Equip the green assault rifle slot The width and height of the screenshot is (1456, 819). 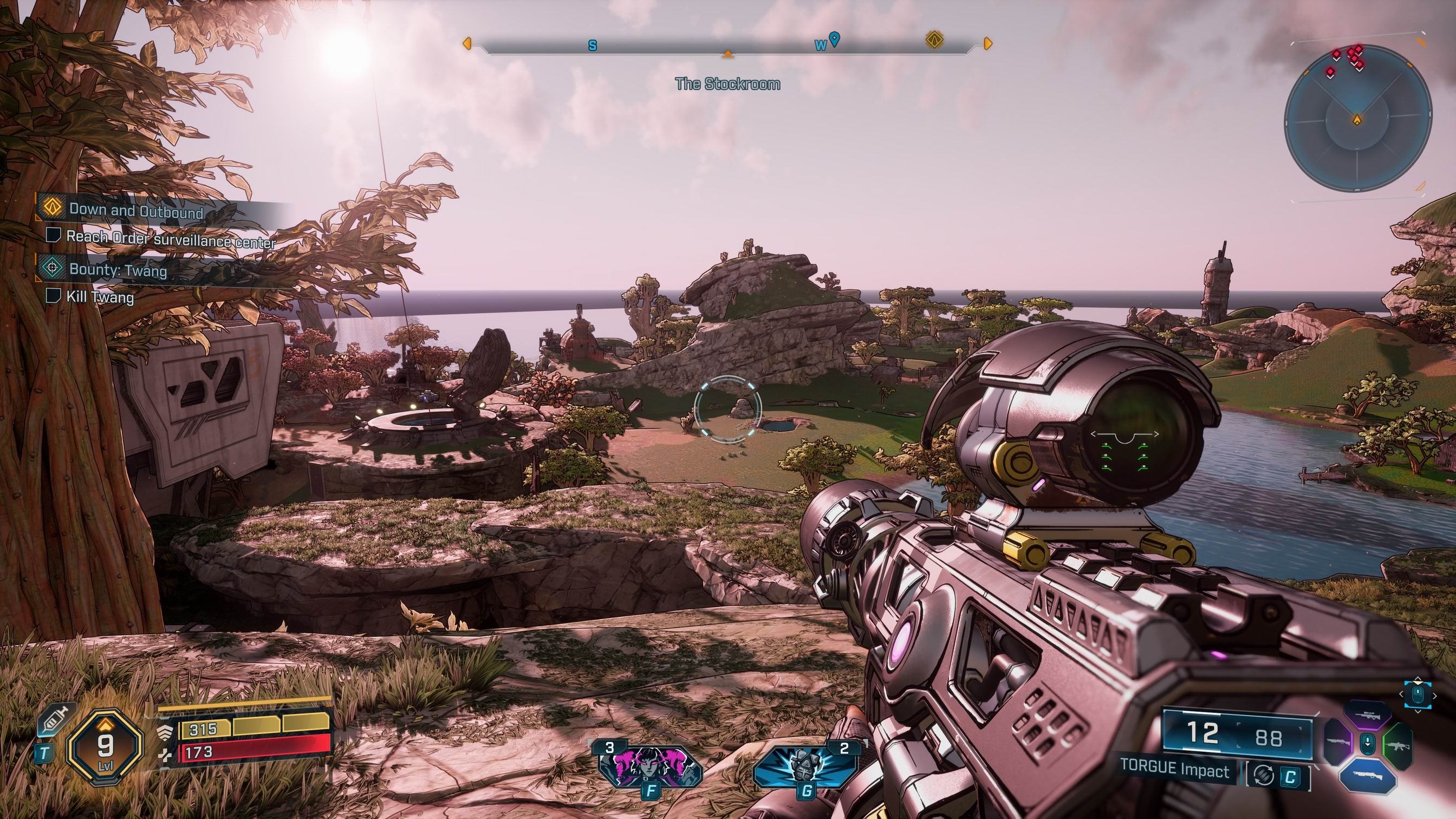pyautogui.click(x=1398, y=745)
